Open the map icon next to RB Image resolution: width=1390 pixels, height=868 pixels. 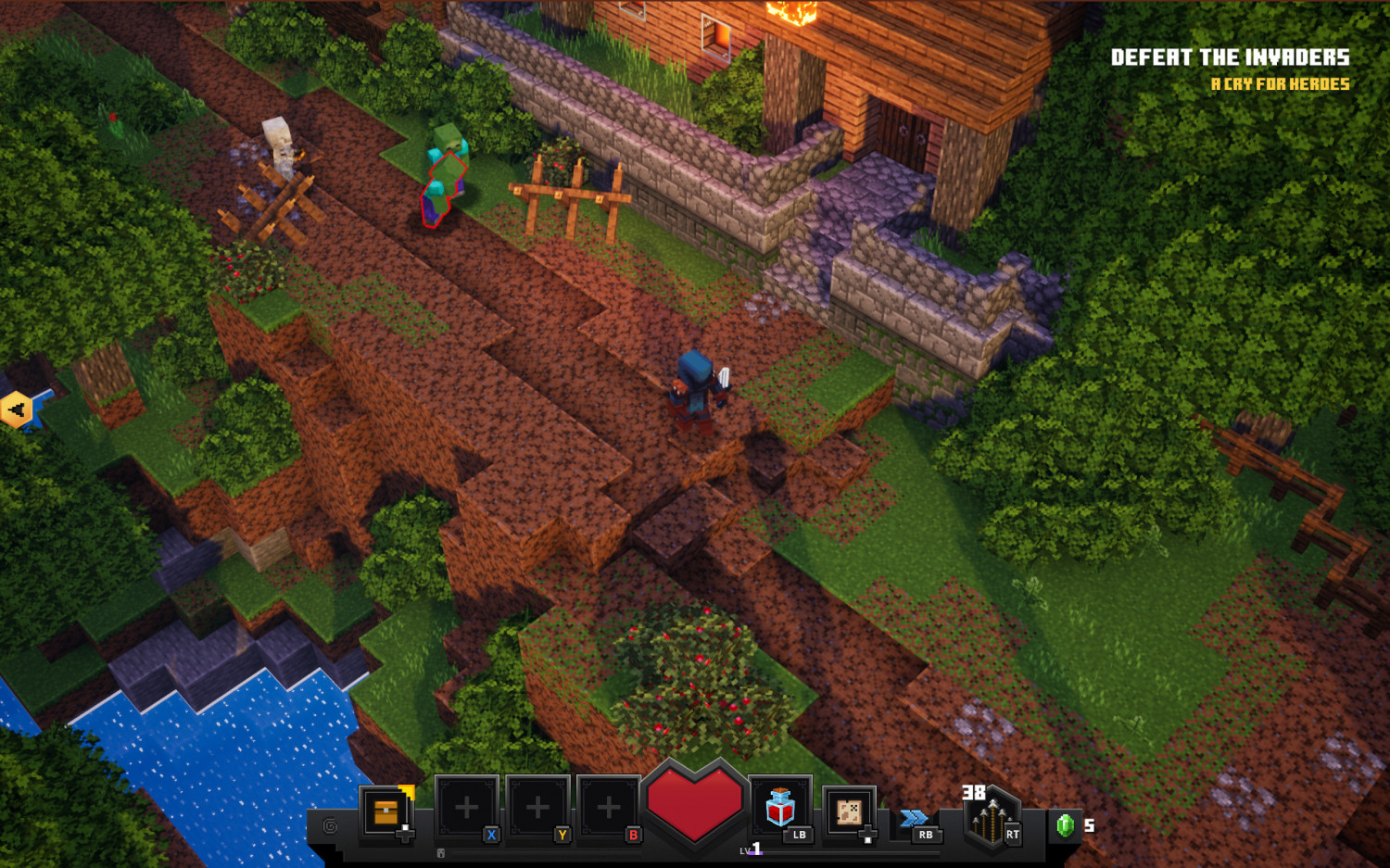tap(848, 813)
